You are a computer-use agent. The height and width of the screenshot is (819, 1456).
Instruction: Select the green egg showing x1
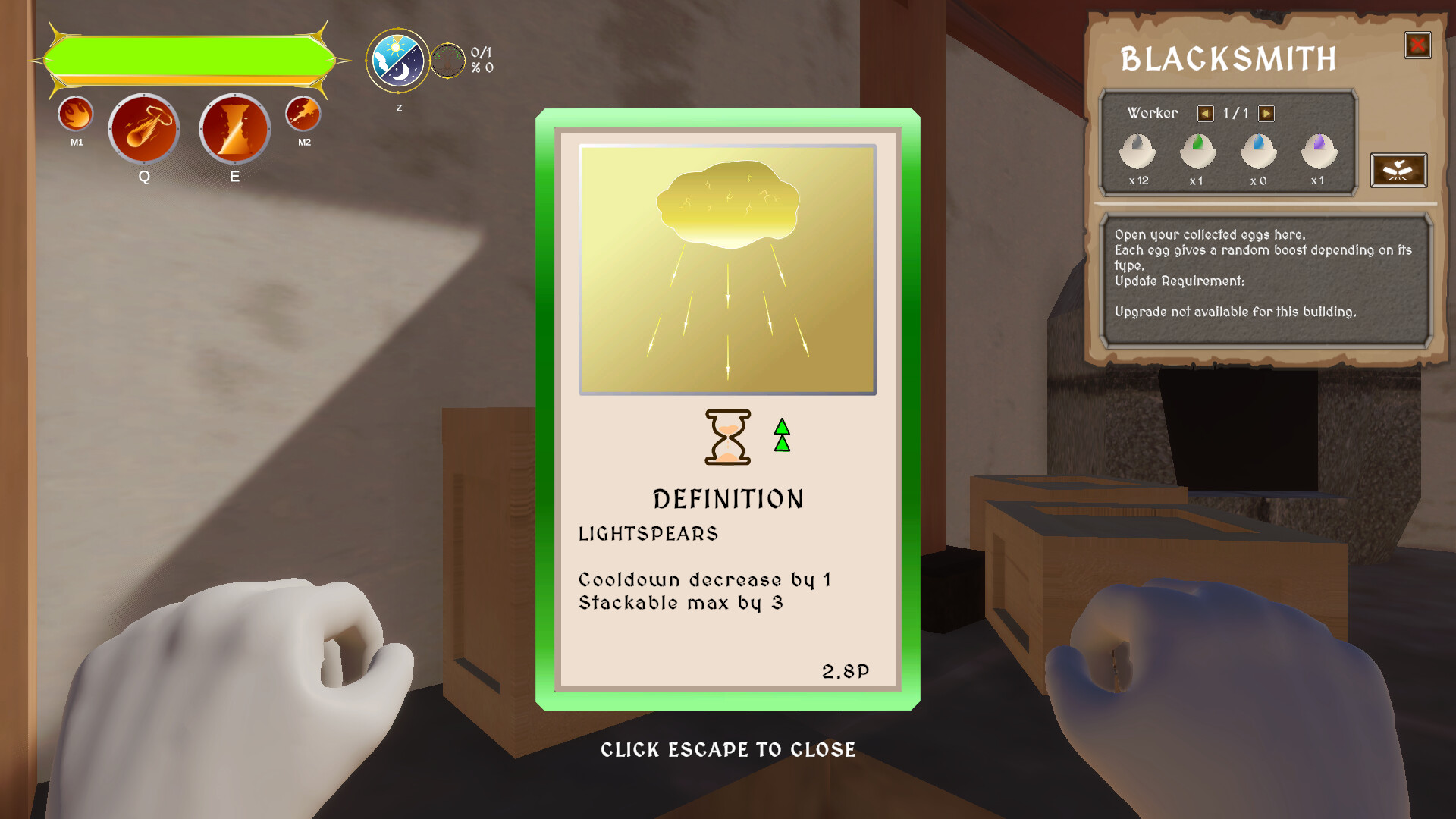(1198, 152)
